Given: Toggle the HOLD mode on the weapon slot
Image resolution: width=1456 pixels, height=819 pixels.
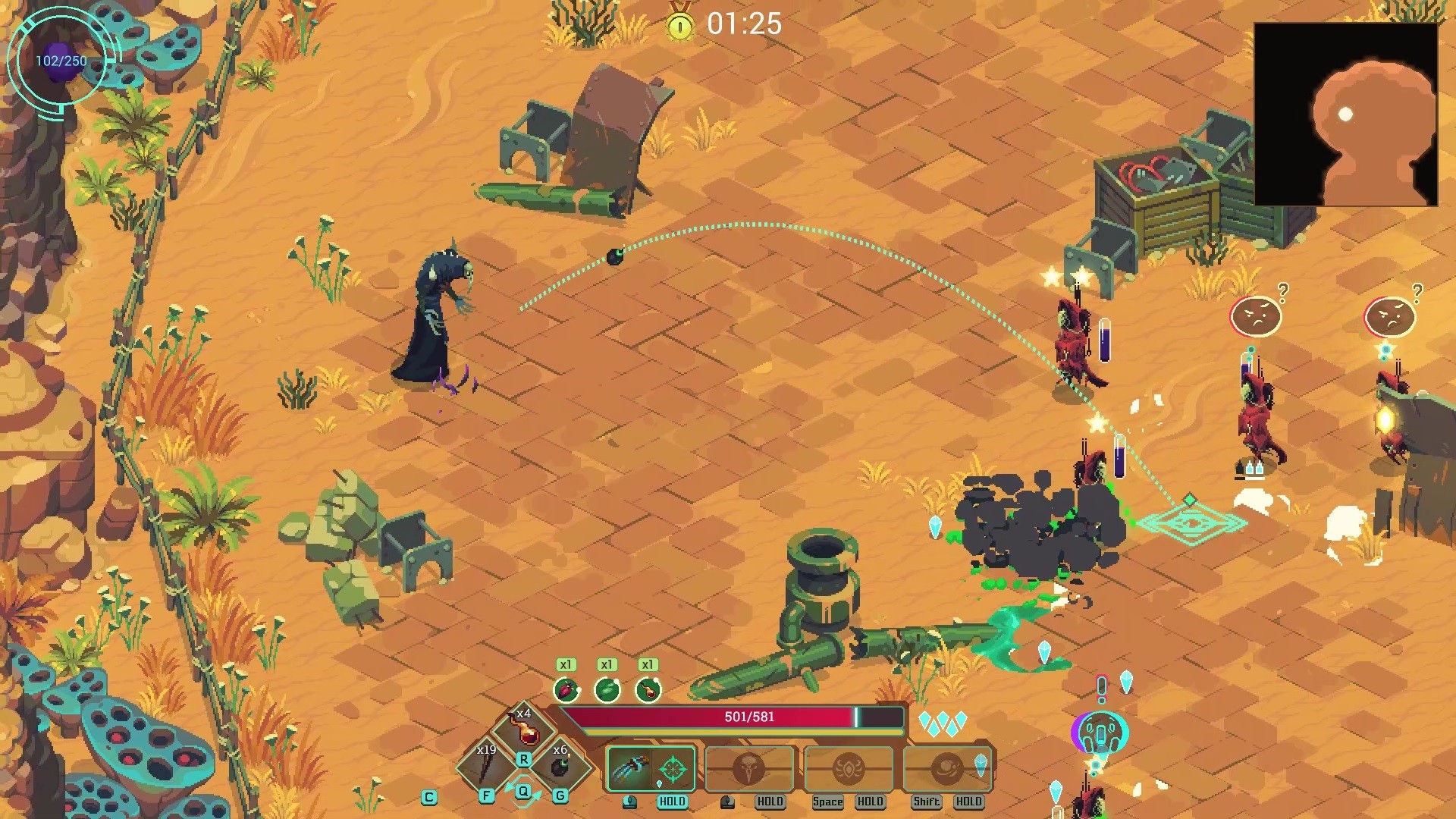Looking at the screenshot, I should click(x=670, y=802).
